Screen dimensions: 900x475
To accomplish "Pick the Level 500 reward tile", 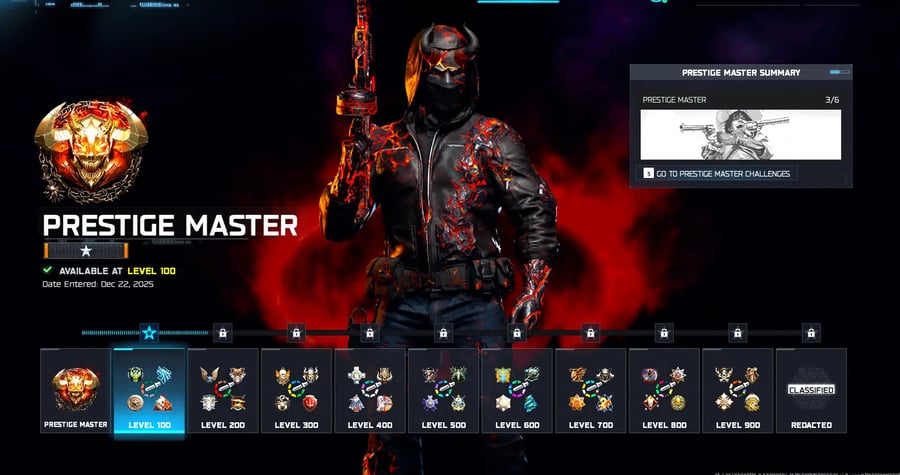I will click(x=443, y=390).
